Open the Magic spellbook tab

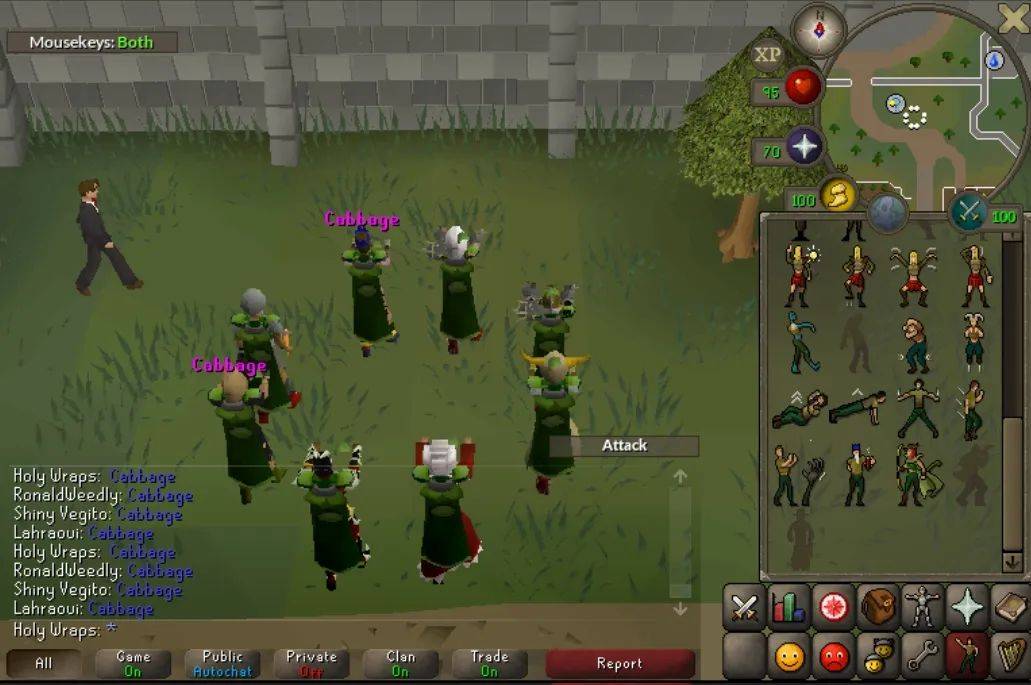tap(1010, 608)
